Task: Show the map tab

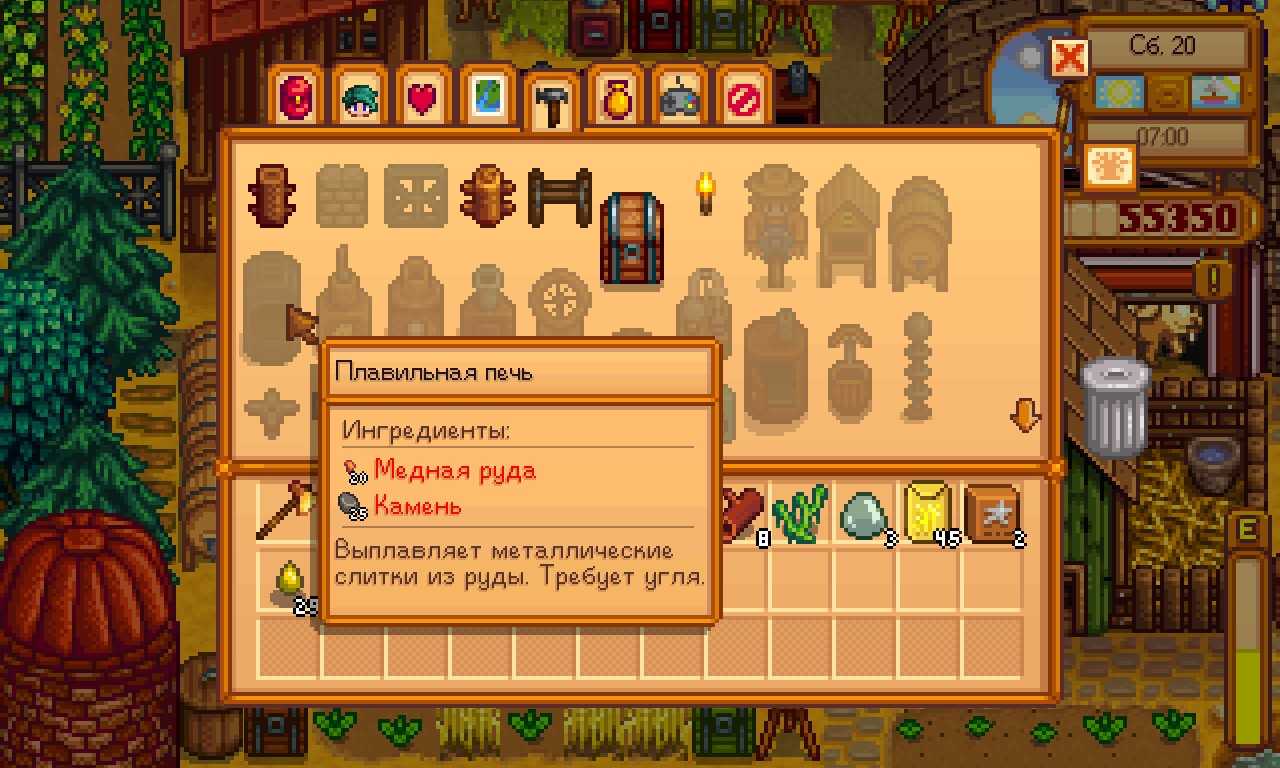Action: point(486,99)
